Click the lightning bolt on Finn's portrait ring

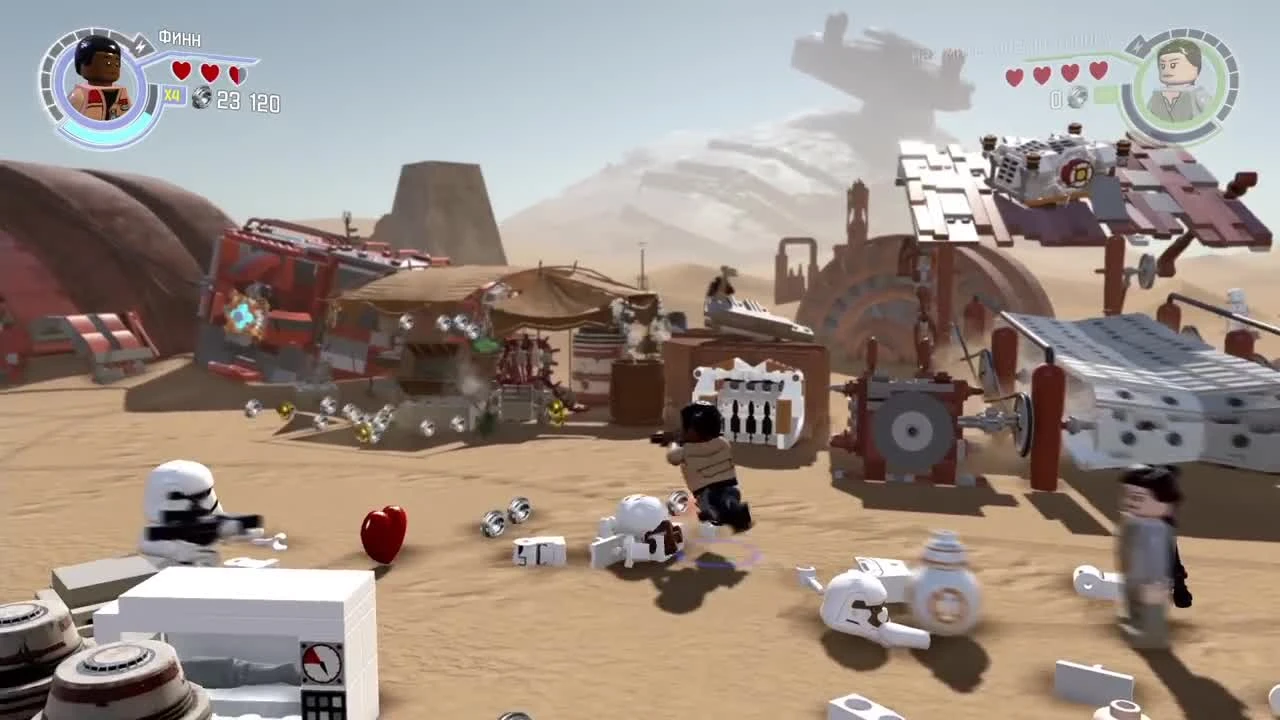point(139,46)
